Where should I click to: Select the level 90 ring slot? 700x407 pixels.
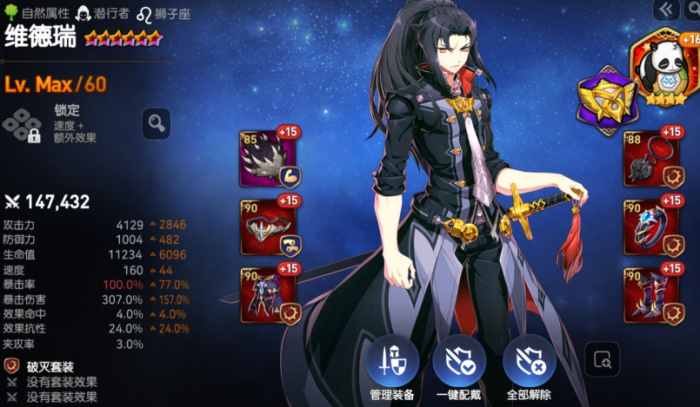(x=650, y=228)
